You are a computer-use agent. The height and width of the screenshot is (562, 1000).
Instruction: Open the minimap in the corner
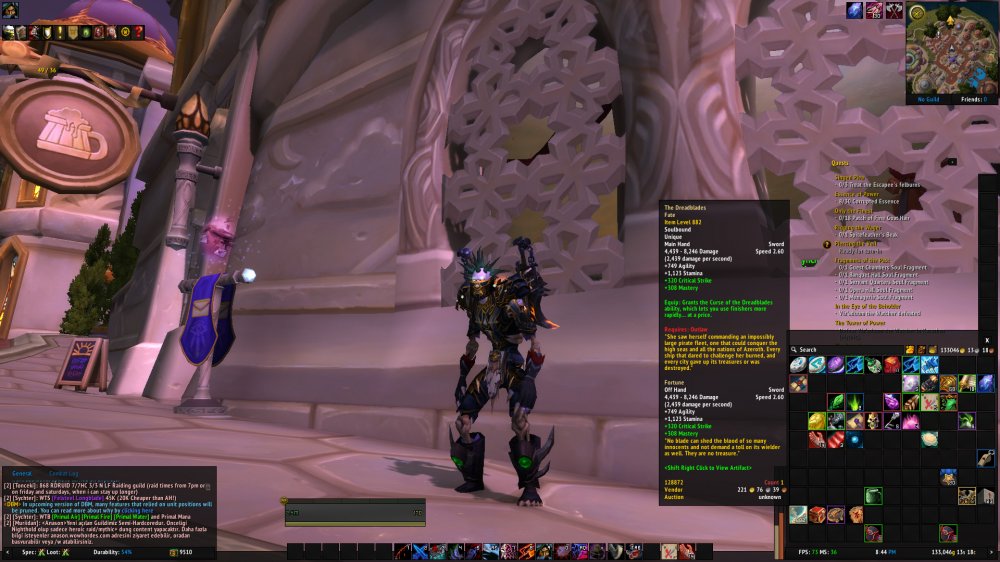951,48
